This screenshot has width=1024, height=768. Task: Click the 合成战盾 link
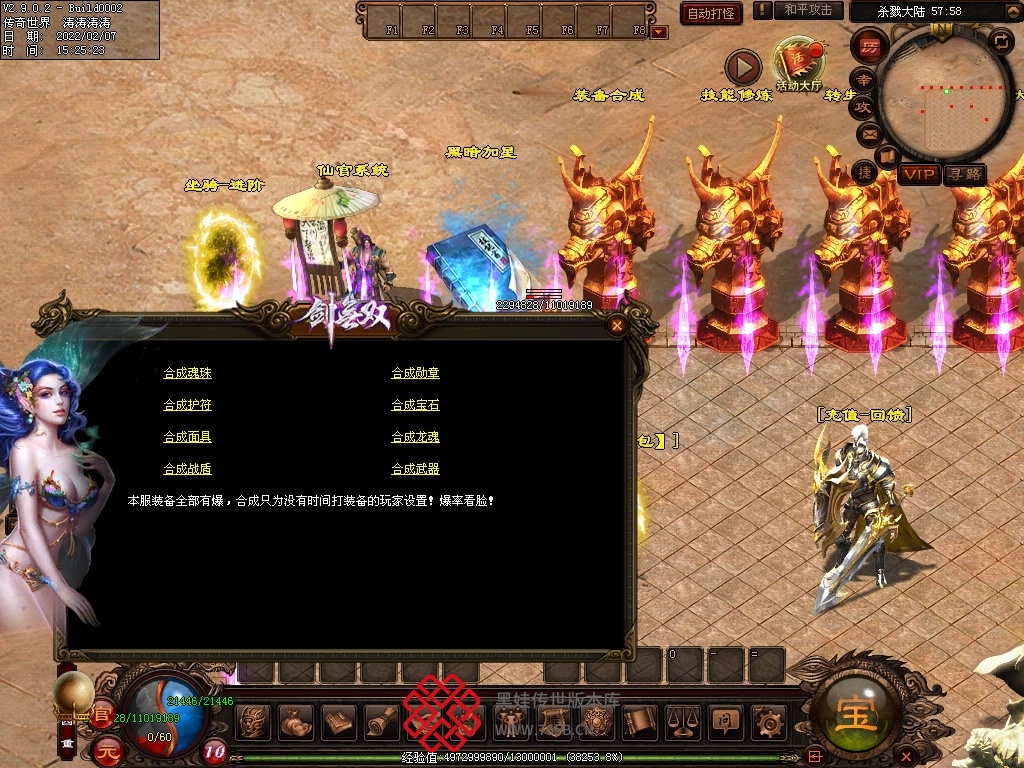(187, 469)
